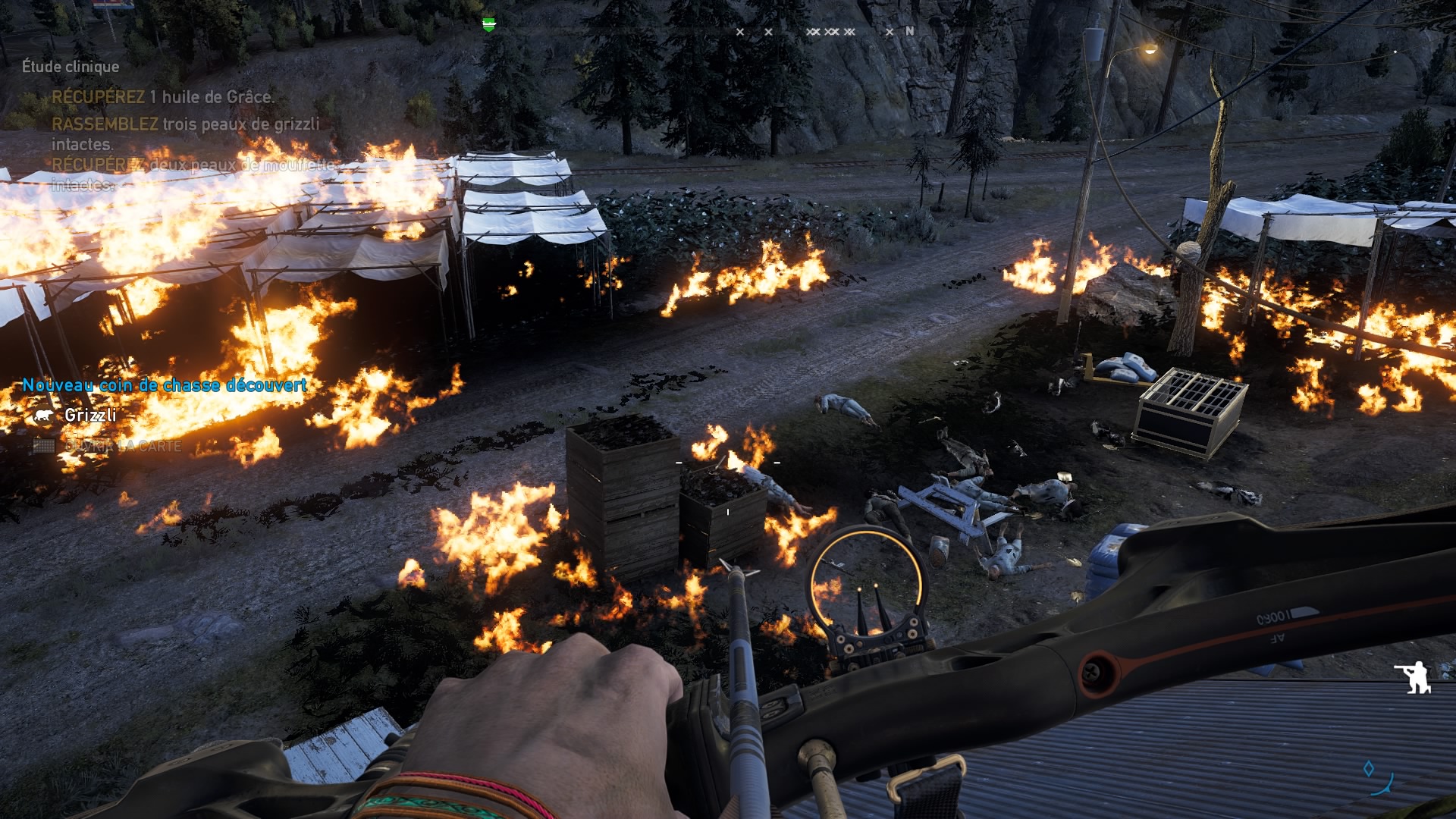
Task: Select the Étude clinique quest title
Action: click(71, 67)
